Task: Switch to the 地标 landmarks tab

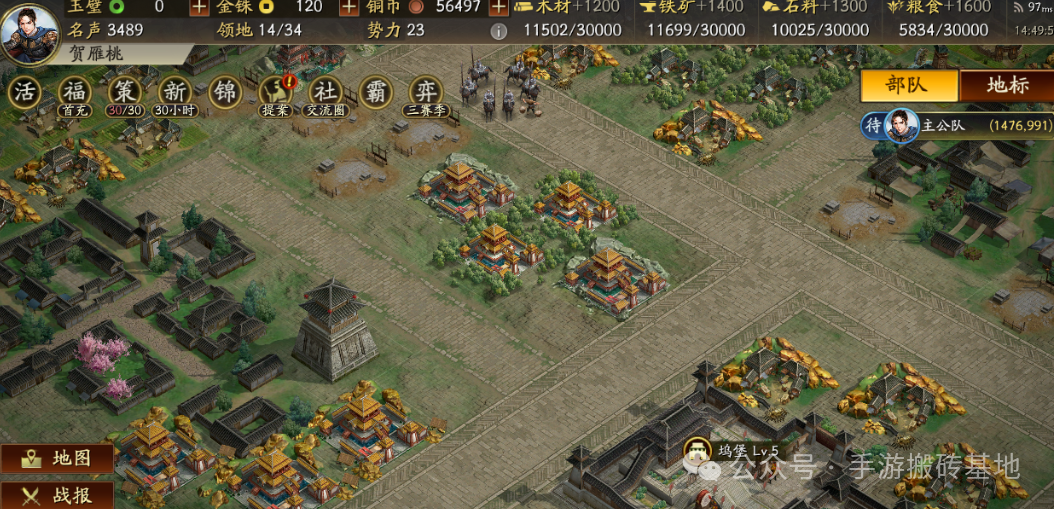Action: pyautogui.click(x=1006, y=85)
